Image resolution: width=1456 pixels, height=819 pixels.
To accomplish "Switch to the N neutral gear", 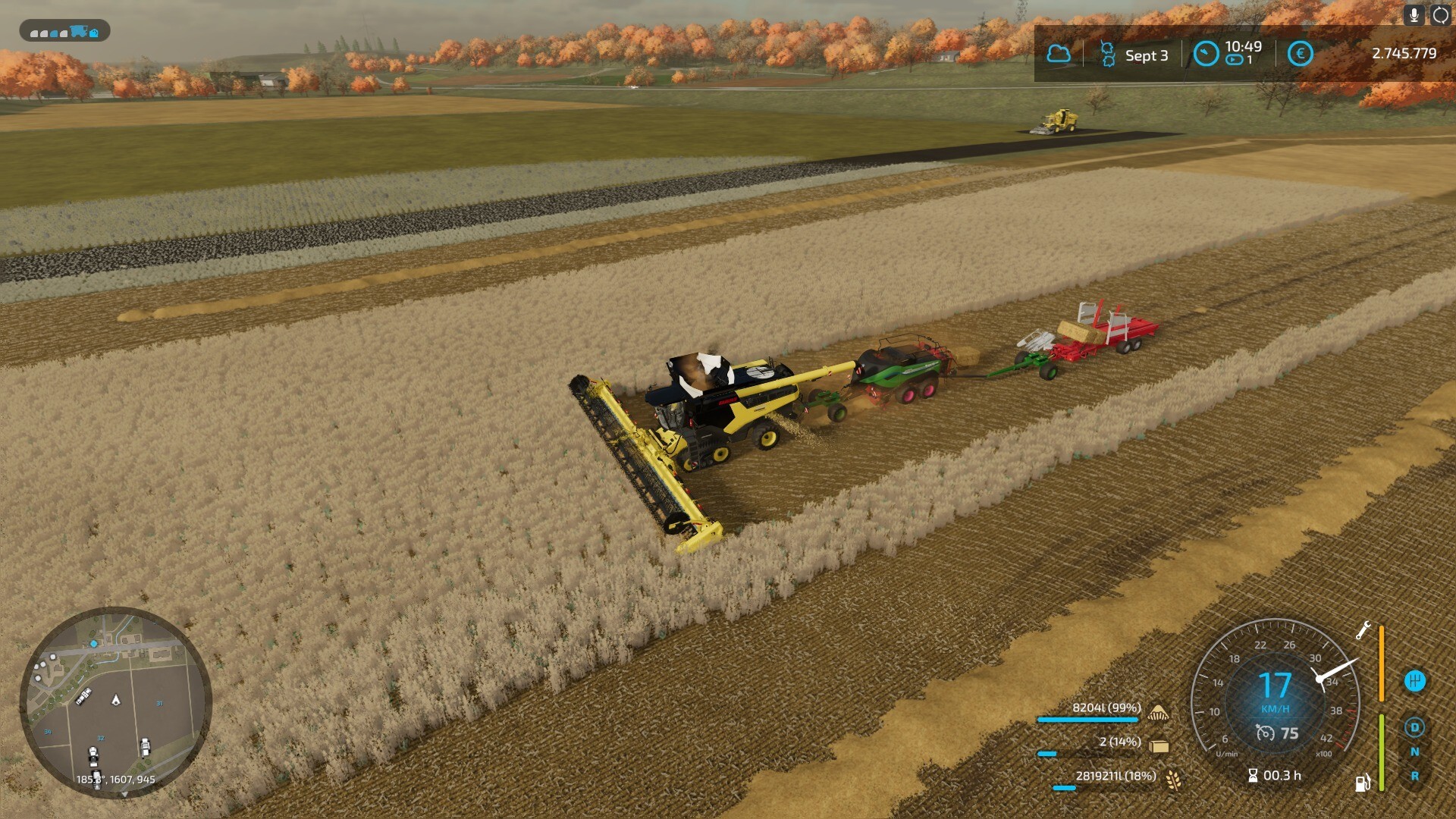I will click(x=1414, y=752).
